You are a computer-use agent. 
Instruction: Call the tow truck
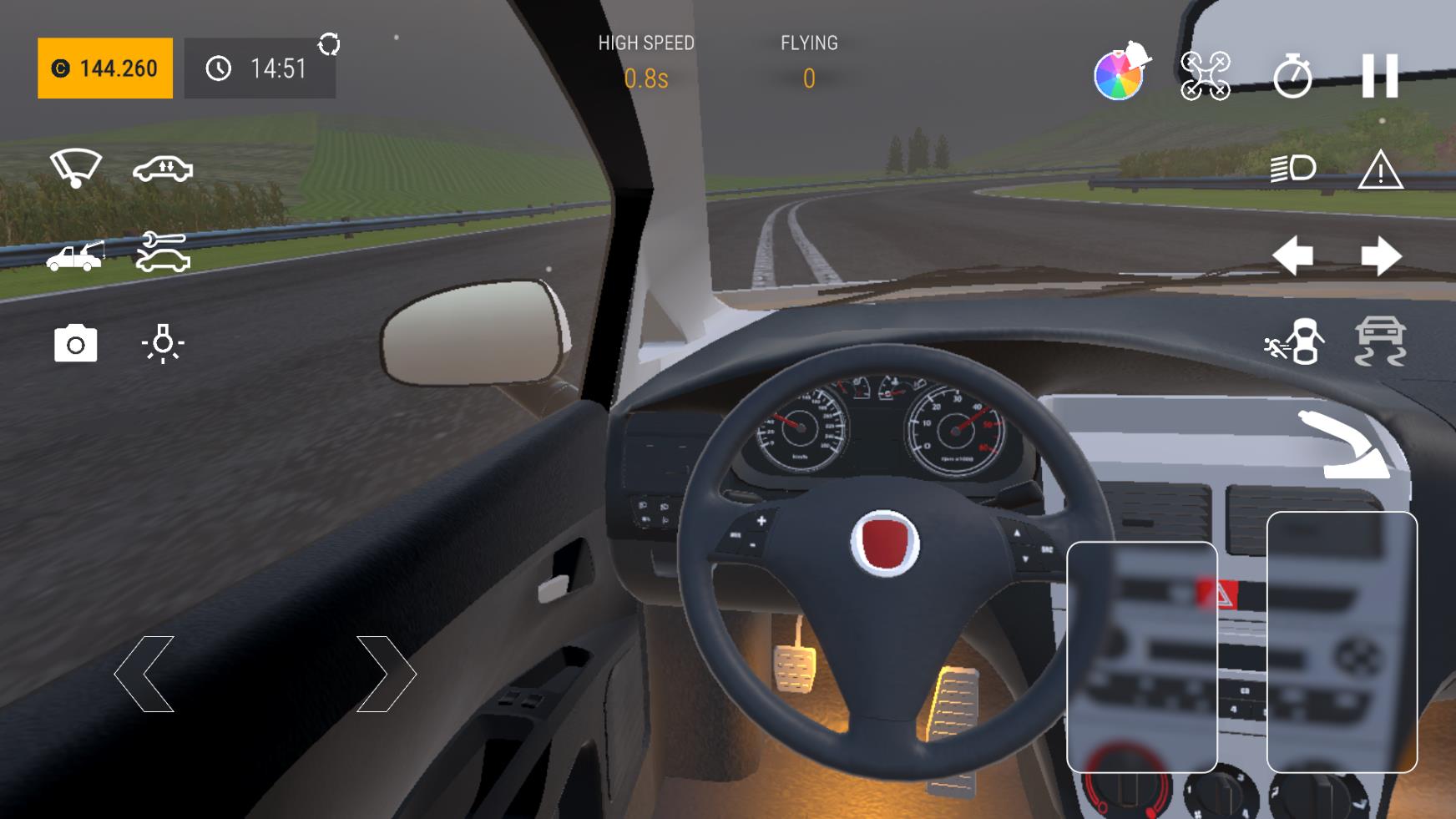tap(73, 256)
